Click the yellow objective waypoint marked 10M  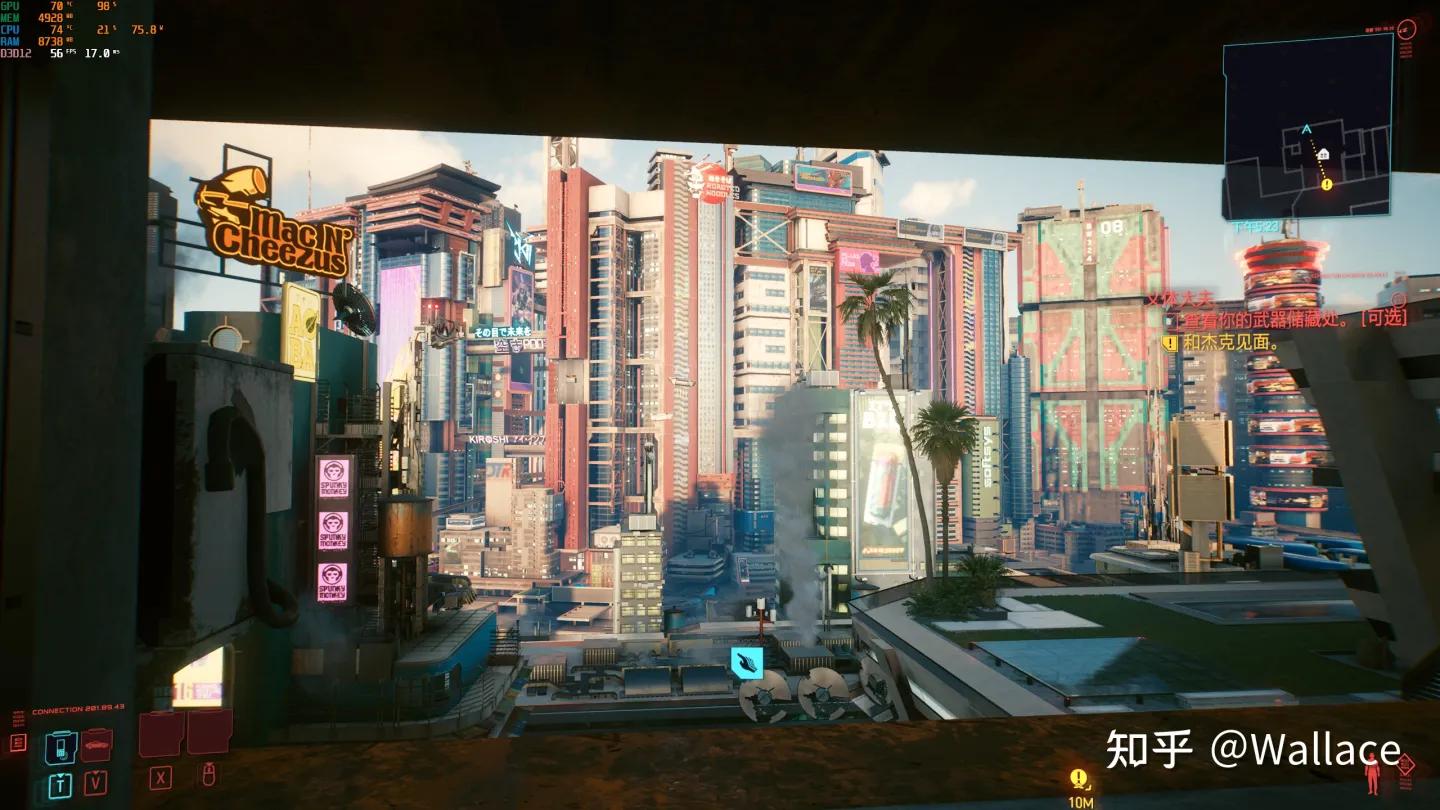(1078, 778)
